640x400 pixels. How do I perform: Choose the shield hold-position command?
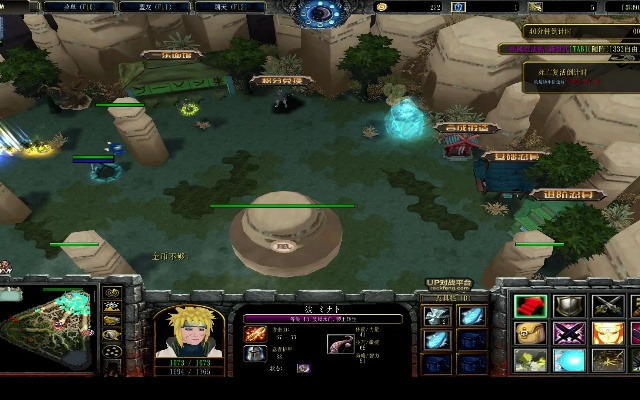pyautogui.click(x=569, y=306)
